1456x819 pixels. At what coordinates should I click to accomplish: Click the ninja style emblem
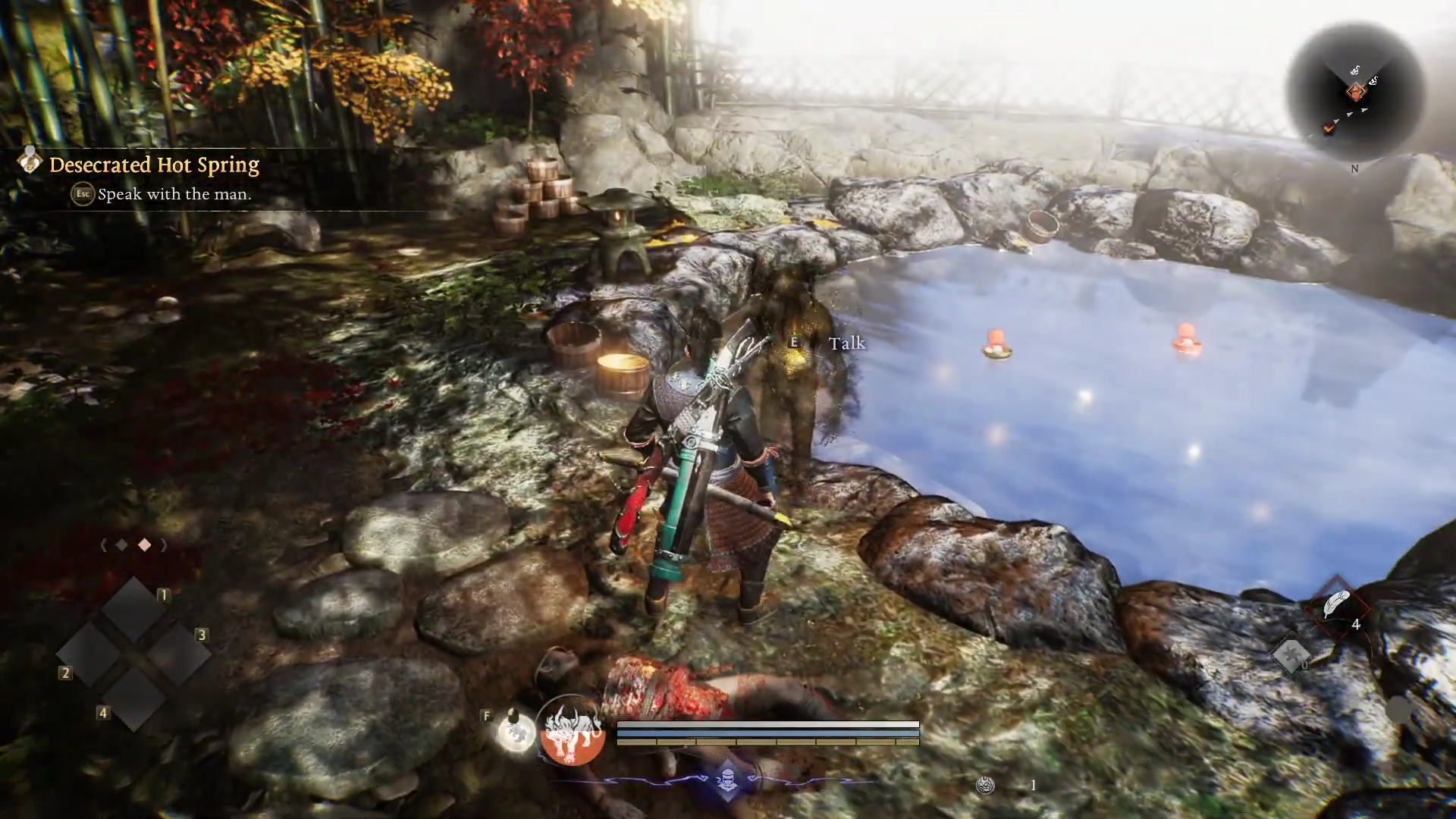point(727,779)
